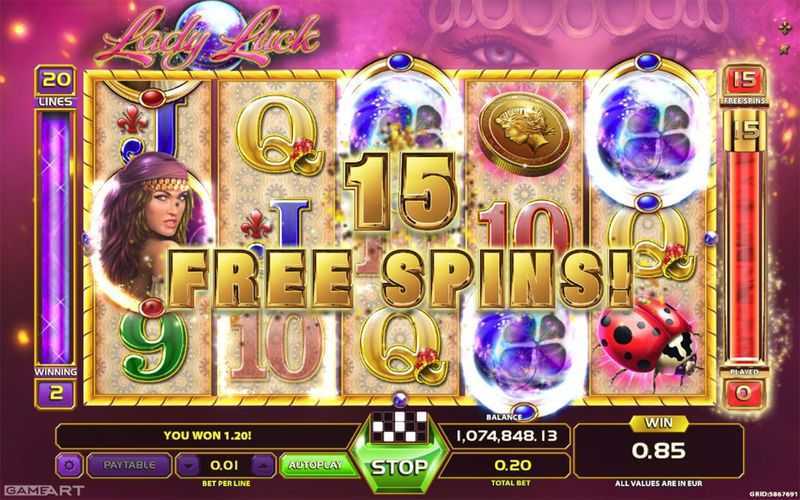This screenshot has width=800, height=500.
Task: Hit the green STOP button
Action: pos(400,466)
